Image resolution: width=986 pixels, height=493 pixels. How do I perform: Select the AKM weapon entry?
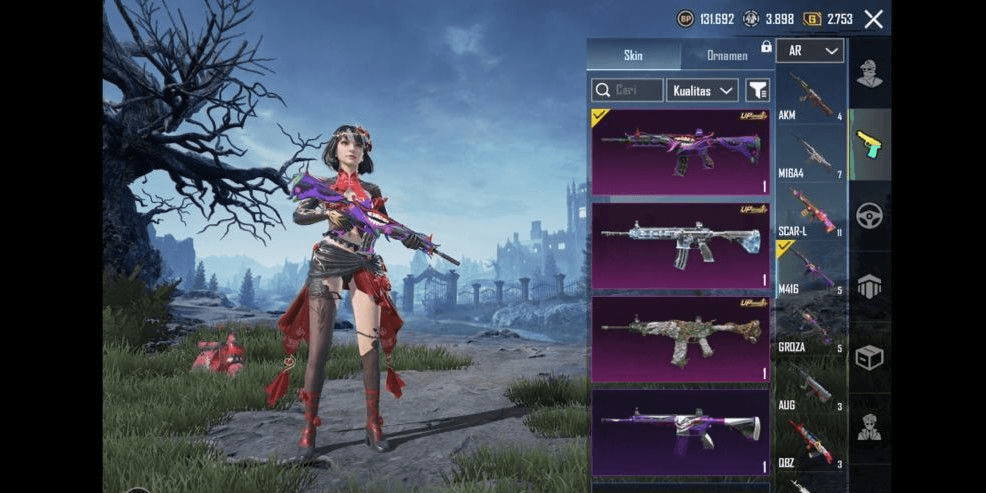[811, 96]
